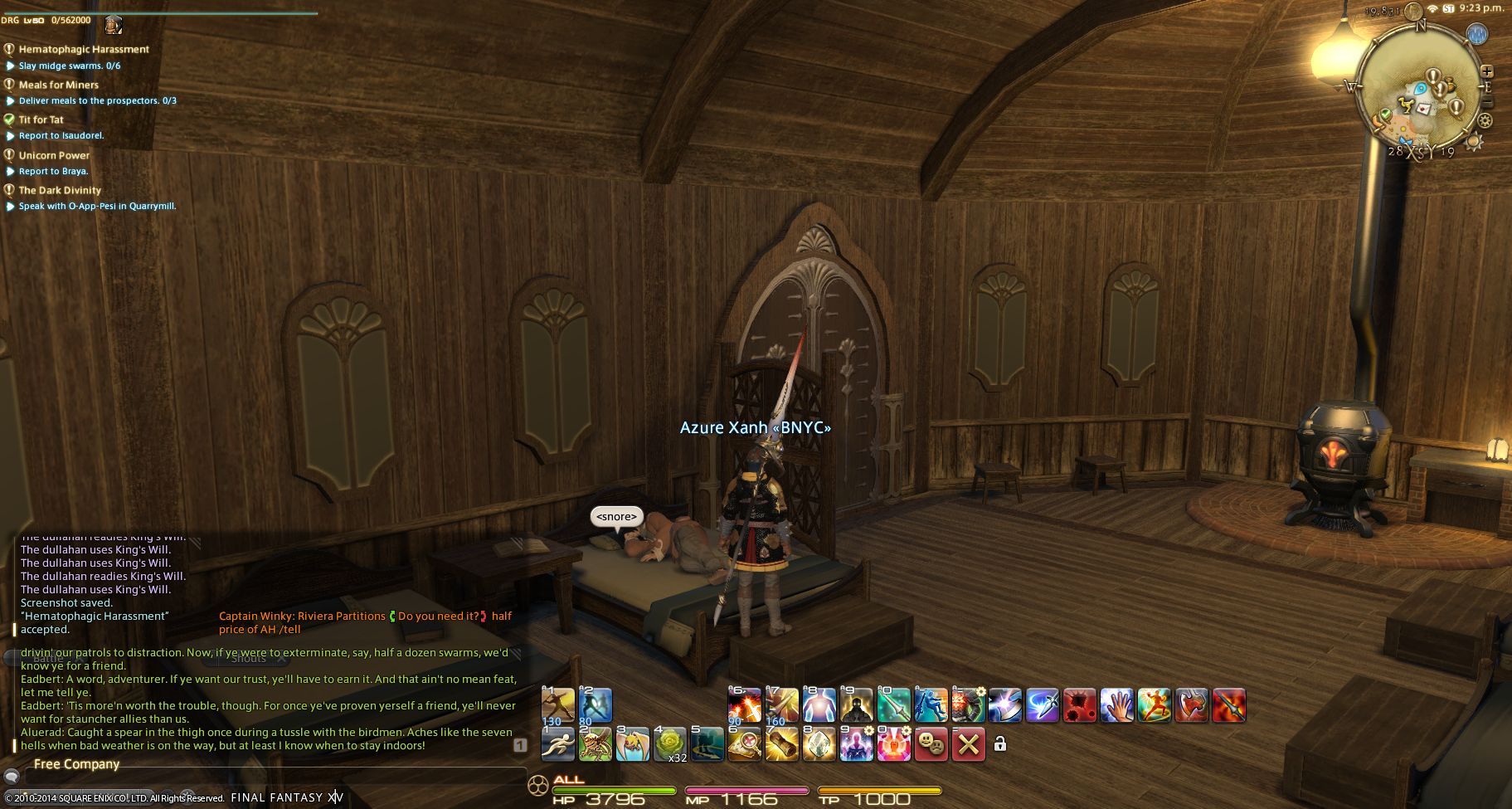
Task: Select the Hematophagic Harassment quest entry
Action: [x=84, y=49]
